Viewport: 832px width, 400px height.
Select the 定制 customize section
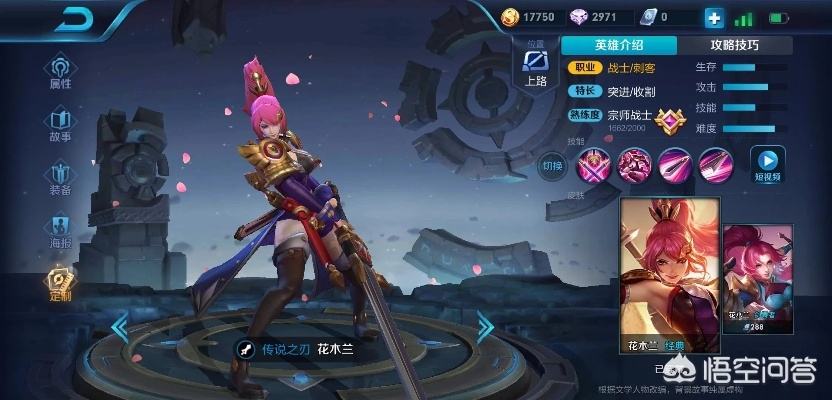(60, 285)
